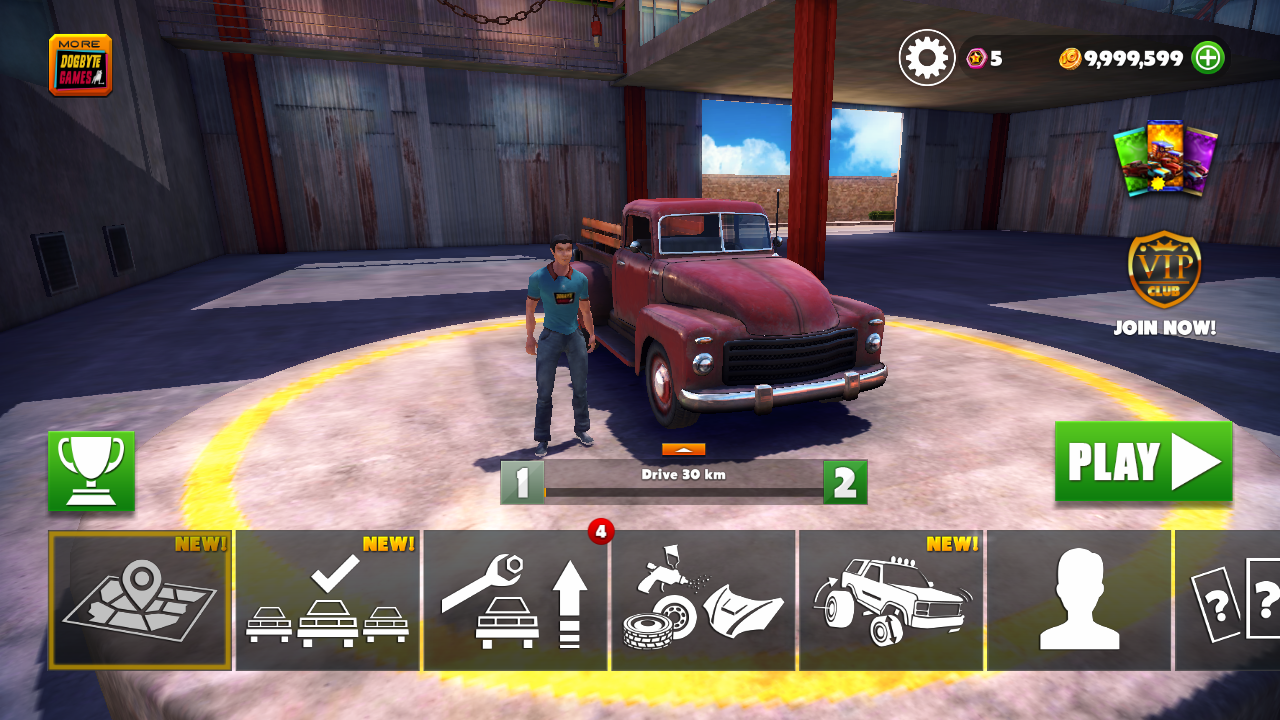Start driving with the PLAY button

tap(1143, 462)
